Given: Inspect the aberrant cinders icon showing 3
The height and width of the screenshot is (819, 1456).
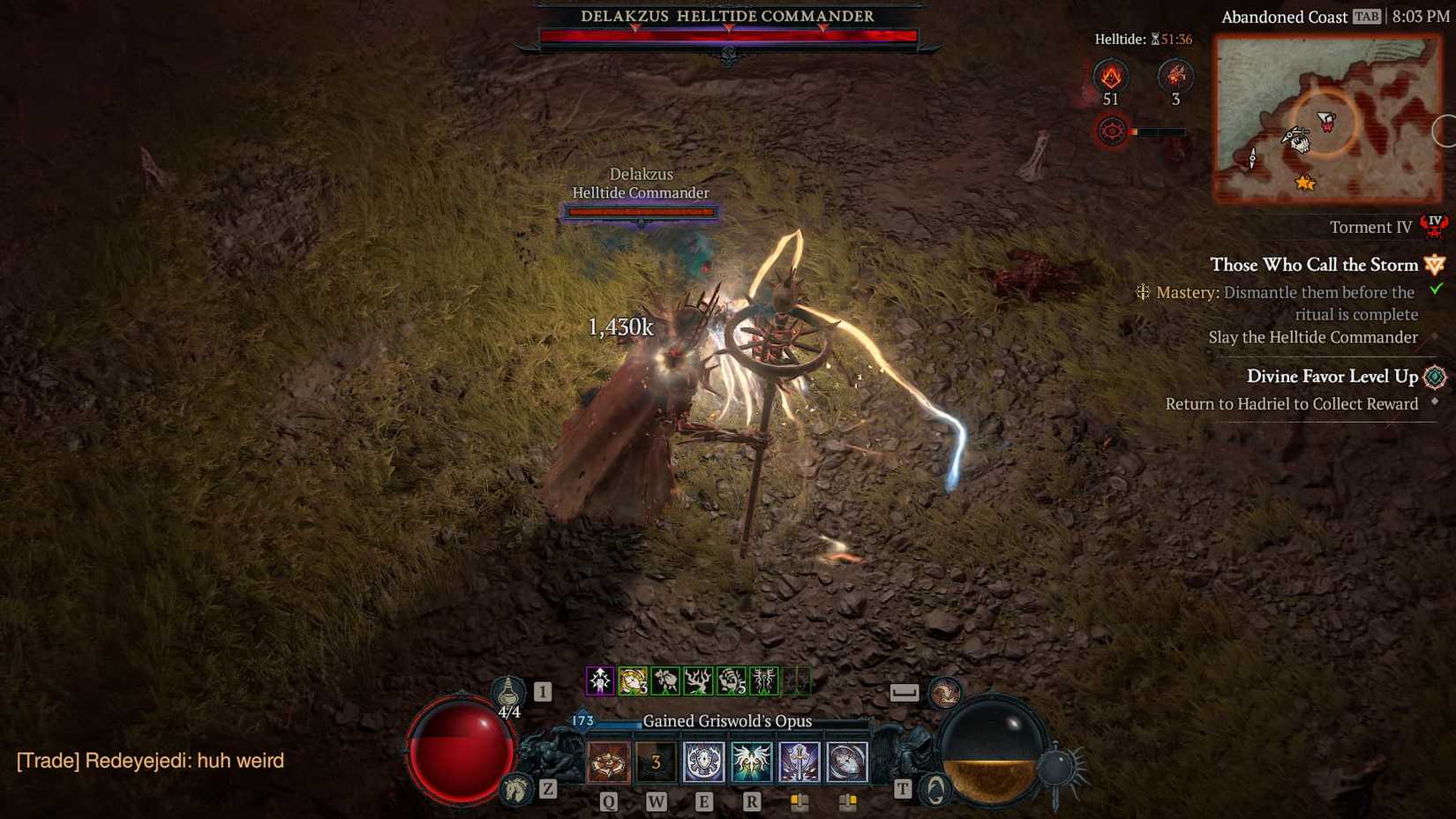Looking at the screenshot, I should pyautogui.click(x=1175, y=78).
